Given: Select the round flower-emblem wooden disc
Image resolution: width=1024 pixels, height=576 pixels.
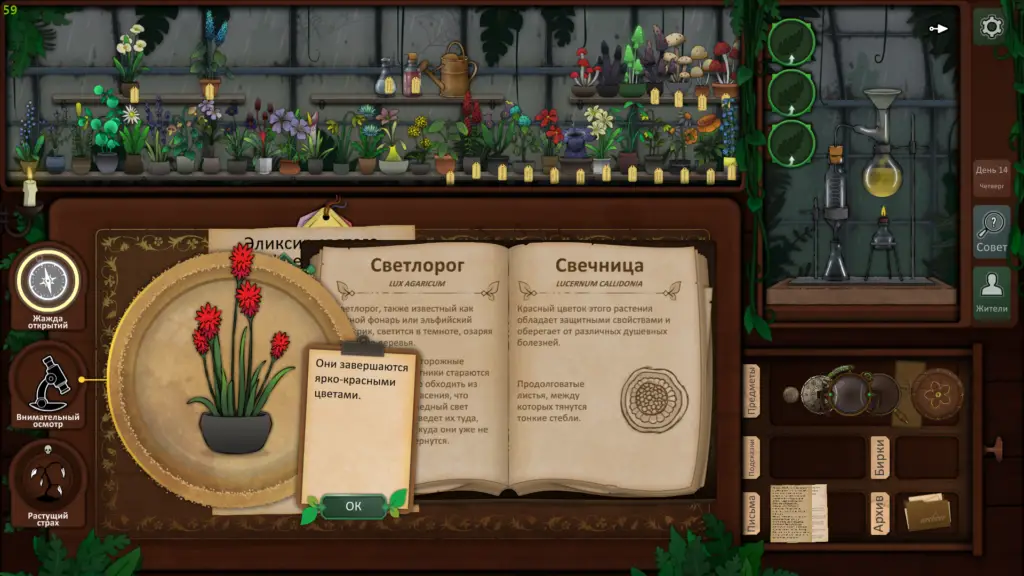Looking at the screenshot, I should [937, 391].
